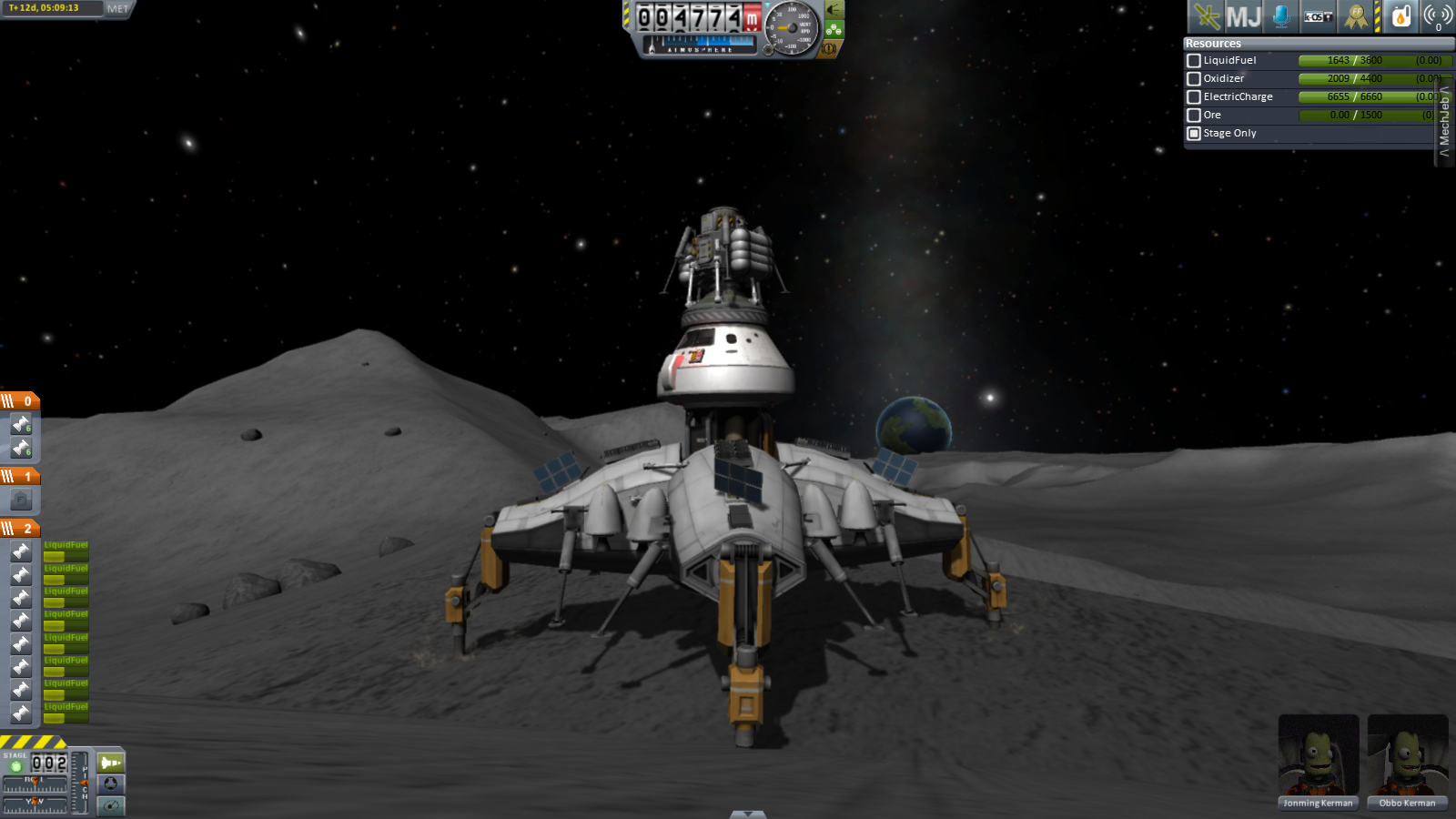
Task: Open MechJeb using the MJ toolbar icon
Action: pyautogui.click(x=1245, y=15)
